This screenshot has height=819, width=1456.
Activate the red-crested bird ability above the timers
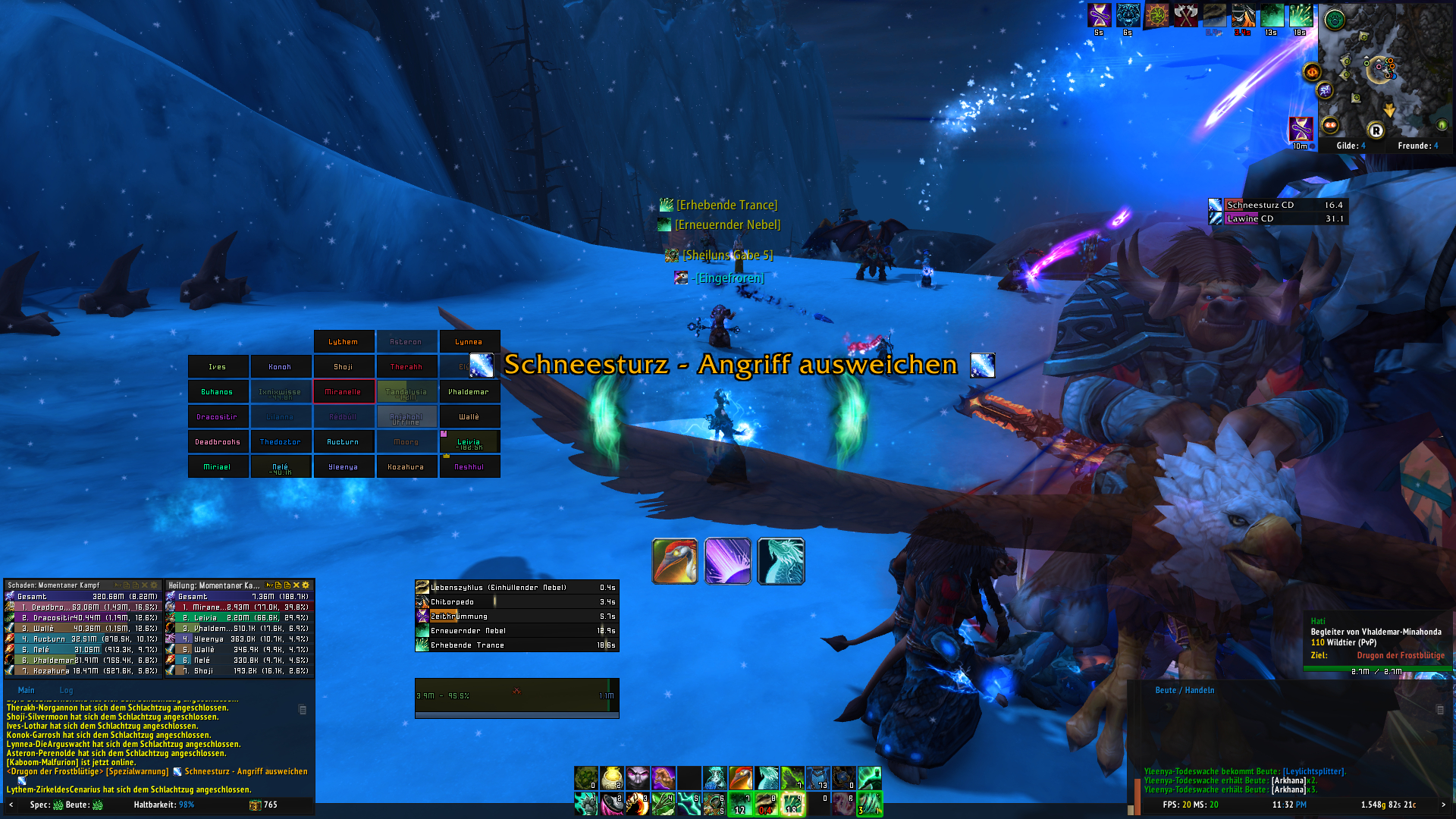coord(675,561)
